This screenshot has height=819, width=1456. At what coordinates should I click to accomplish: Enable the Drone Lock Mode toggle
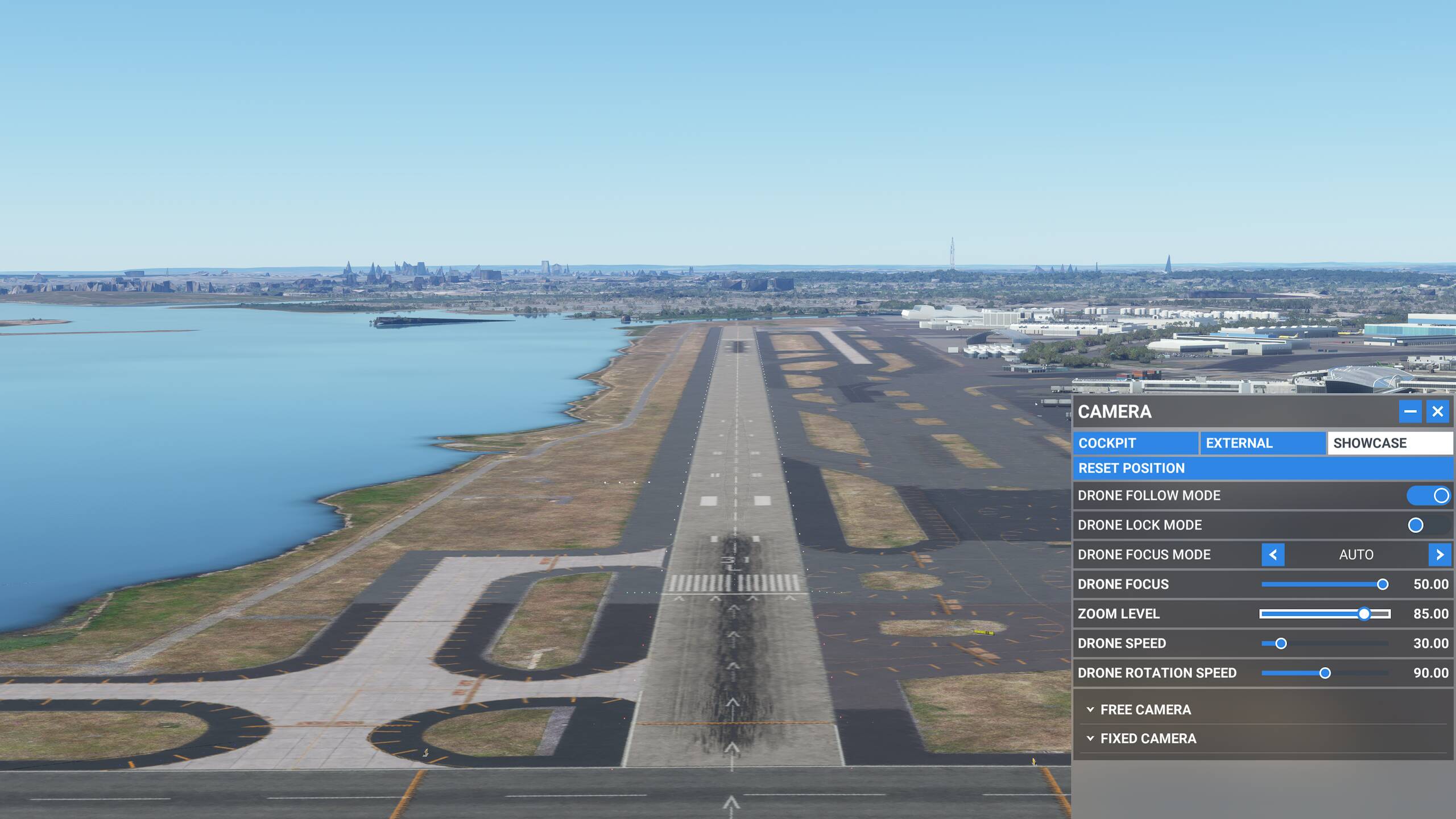[1428, 525]
